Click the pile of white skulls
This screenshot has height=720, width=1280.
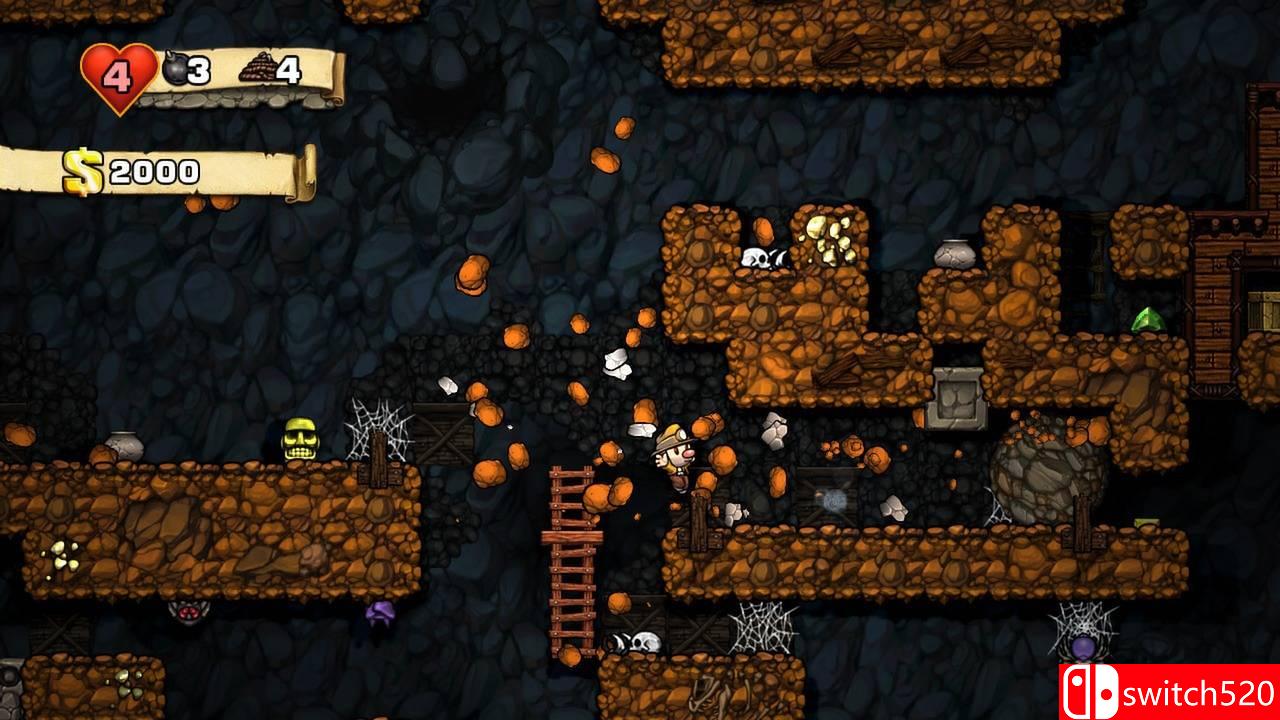pyautogui.click(x=763, y=256)
